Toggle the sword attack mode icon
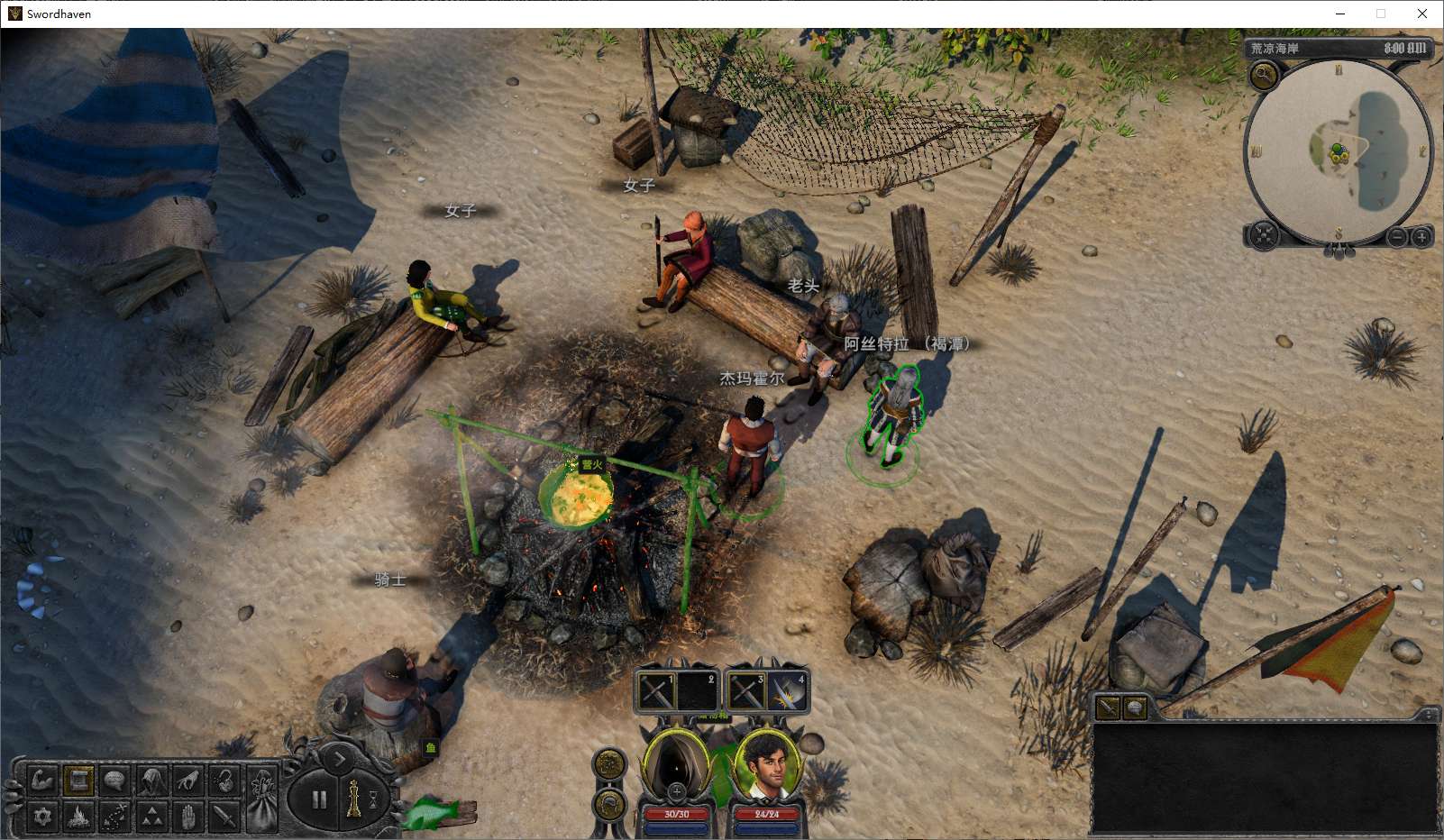 click(x=224, y=817)
